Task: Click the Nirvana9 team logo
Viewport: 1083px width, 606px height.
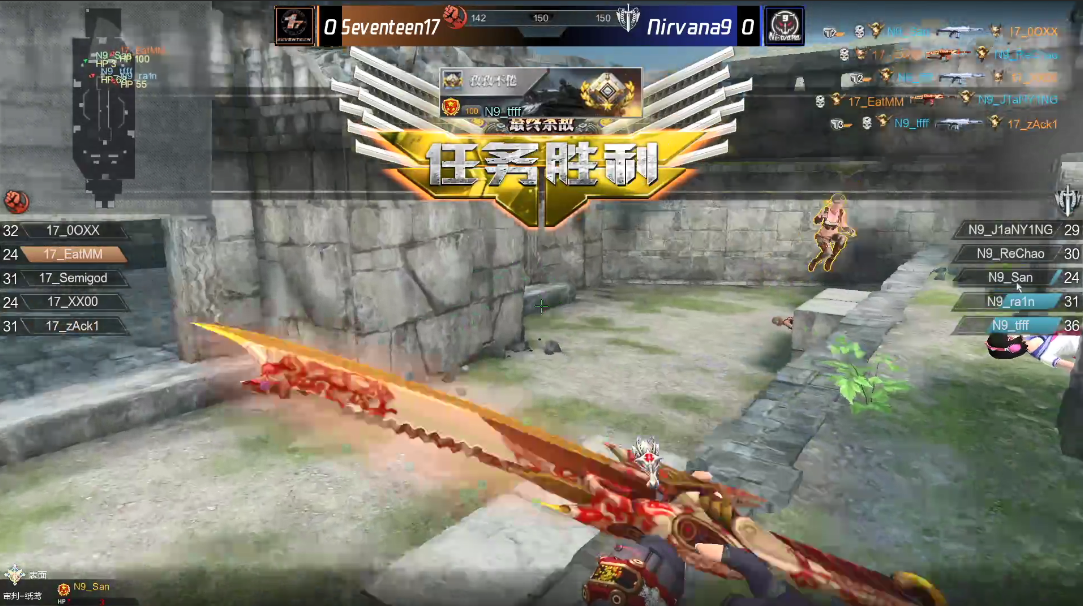Action: tap(783, 27)
